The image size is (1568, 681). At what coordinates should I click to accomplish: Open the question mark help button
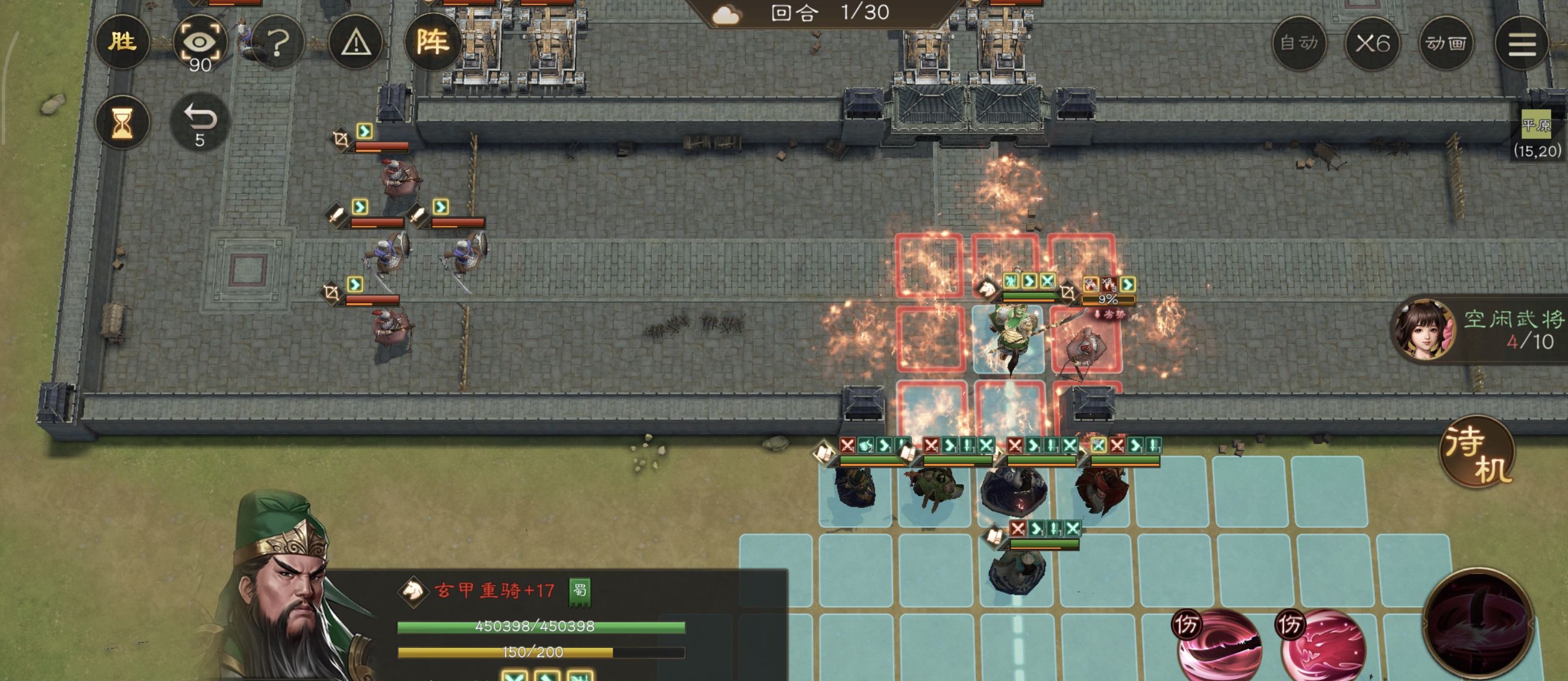(278, 43)
